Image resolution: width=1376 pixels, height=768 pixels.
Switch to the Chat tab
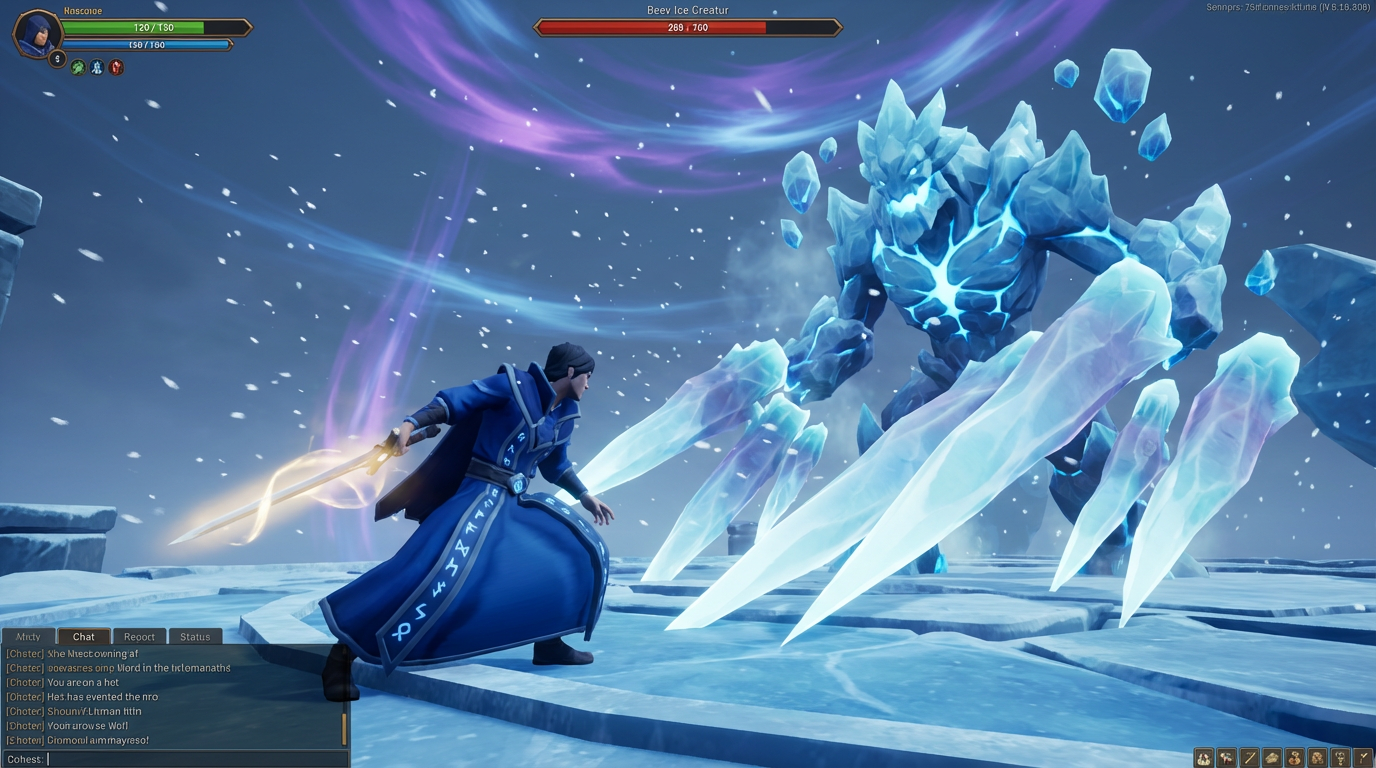84,637
